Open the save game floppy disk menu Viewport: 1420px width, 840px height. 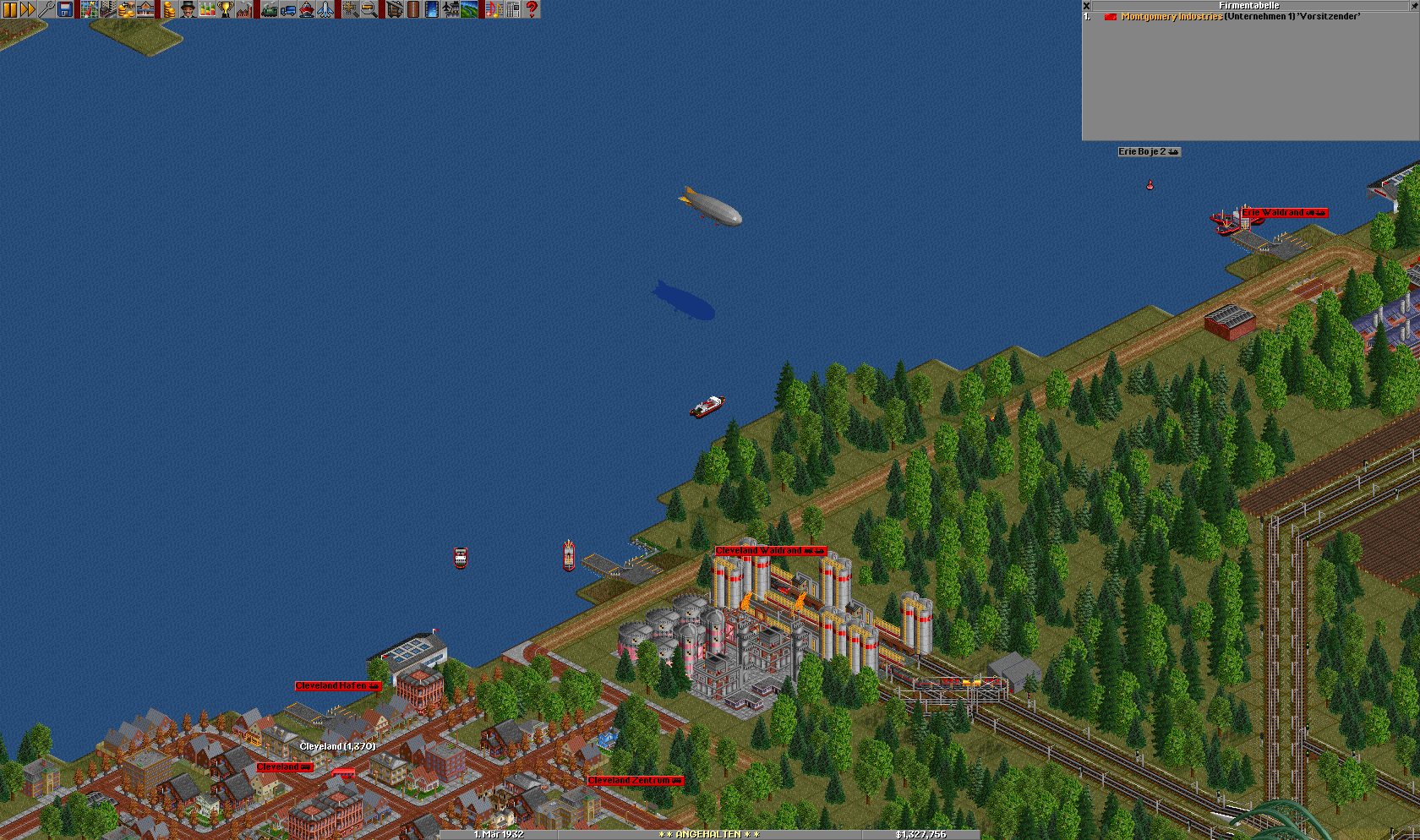click(x=65, y=9)
